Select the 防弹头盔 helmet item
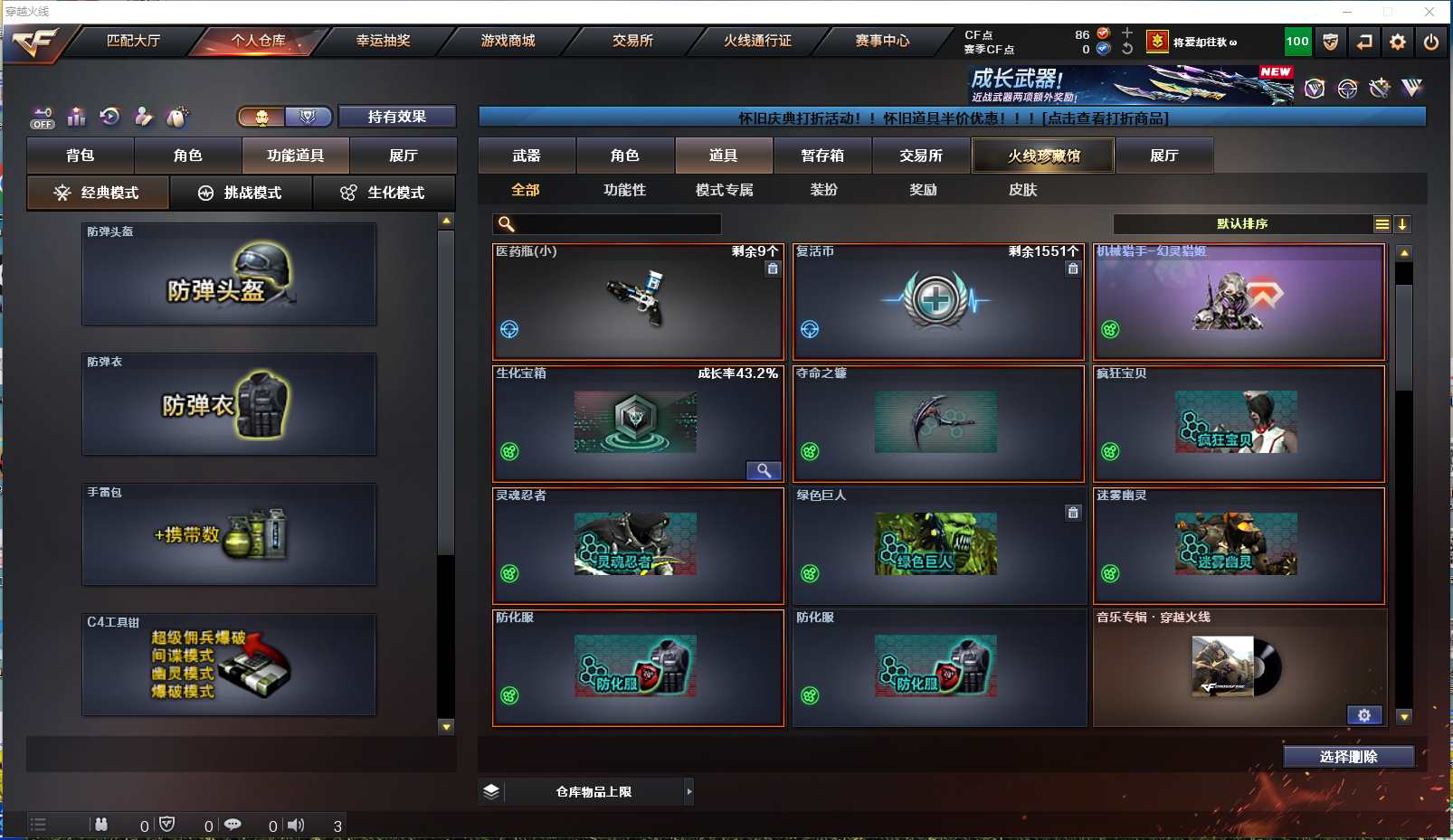The image size is (1453, 840). click(229, 274)
